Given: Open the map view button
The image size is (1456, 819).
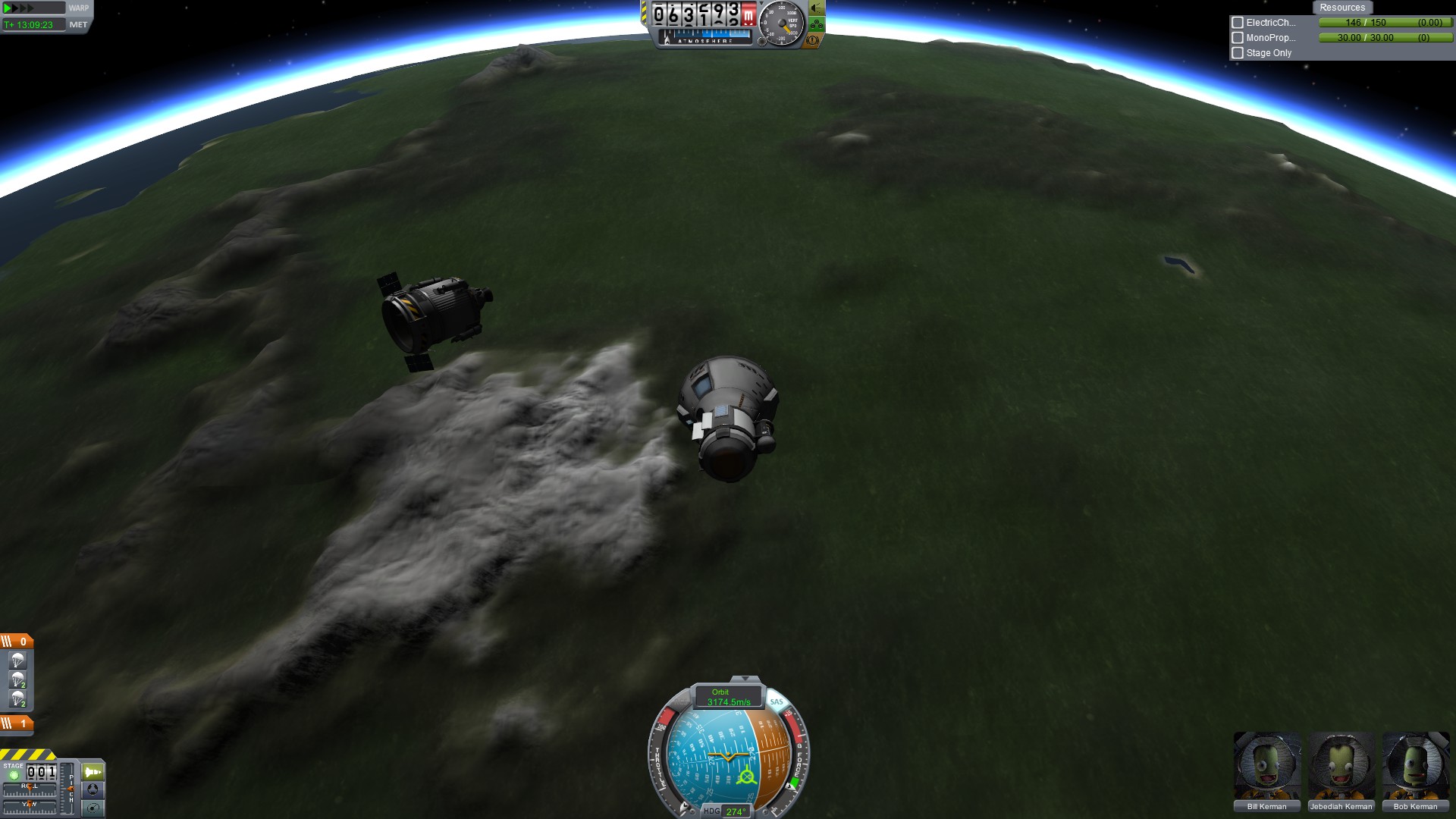Looking at the screenshot, I should click(93, 808).
